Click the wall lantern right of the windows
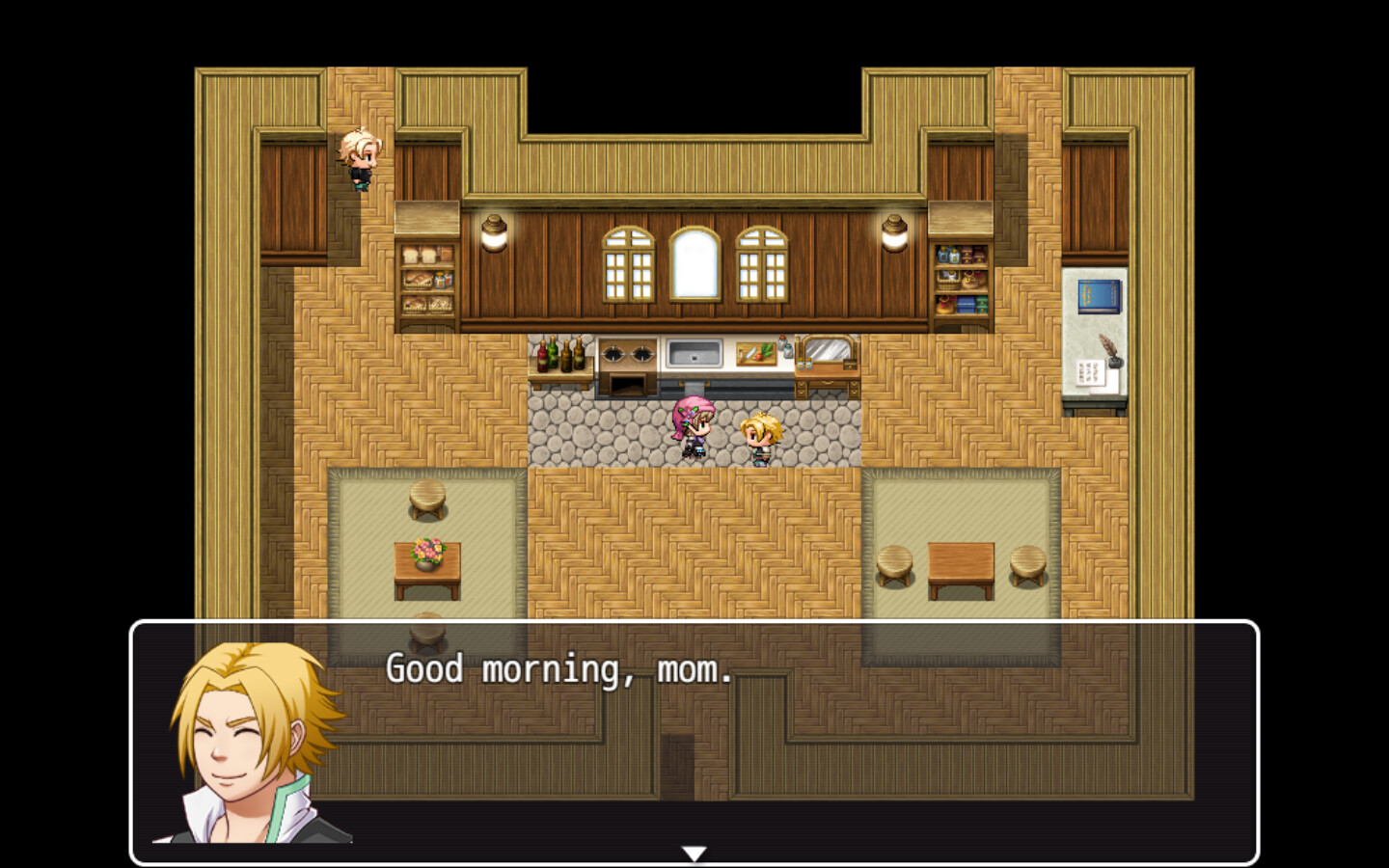 (x=892, y=231)
